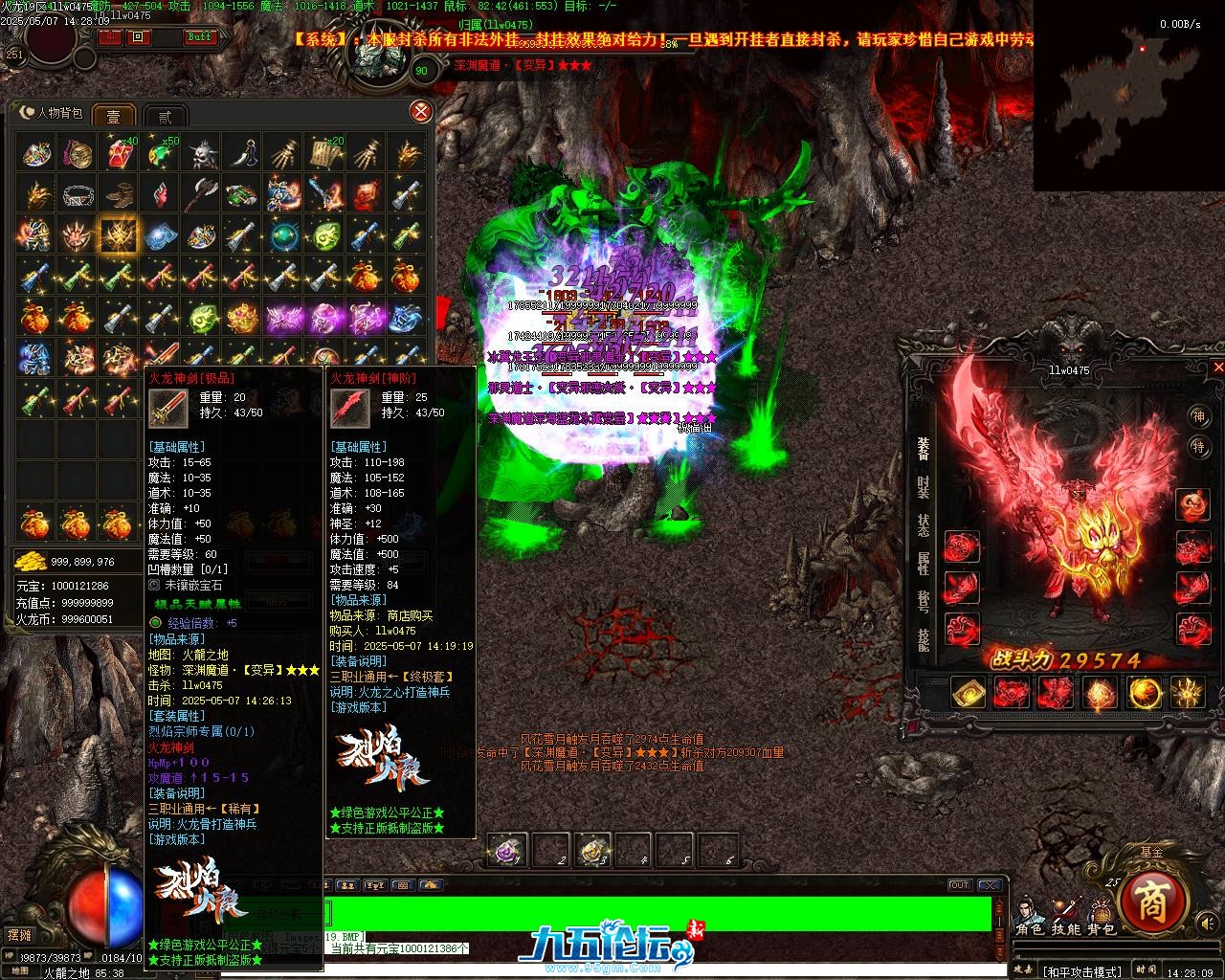Image resolution: width=1225 pixels, height=980 pixels.
Task: Toggle the round 神 button
Action: click(1198, 415)
